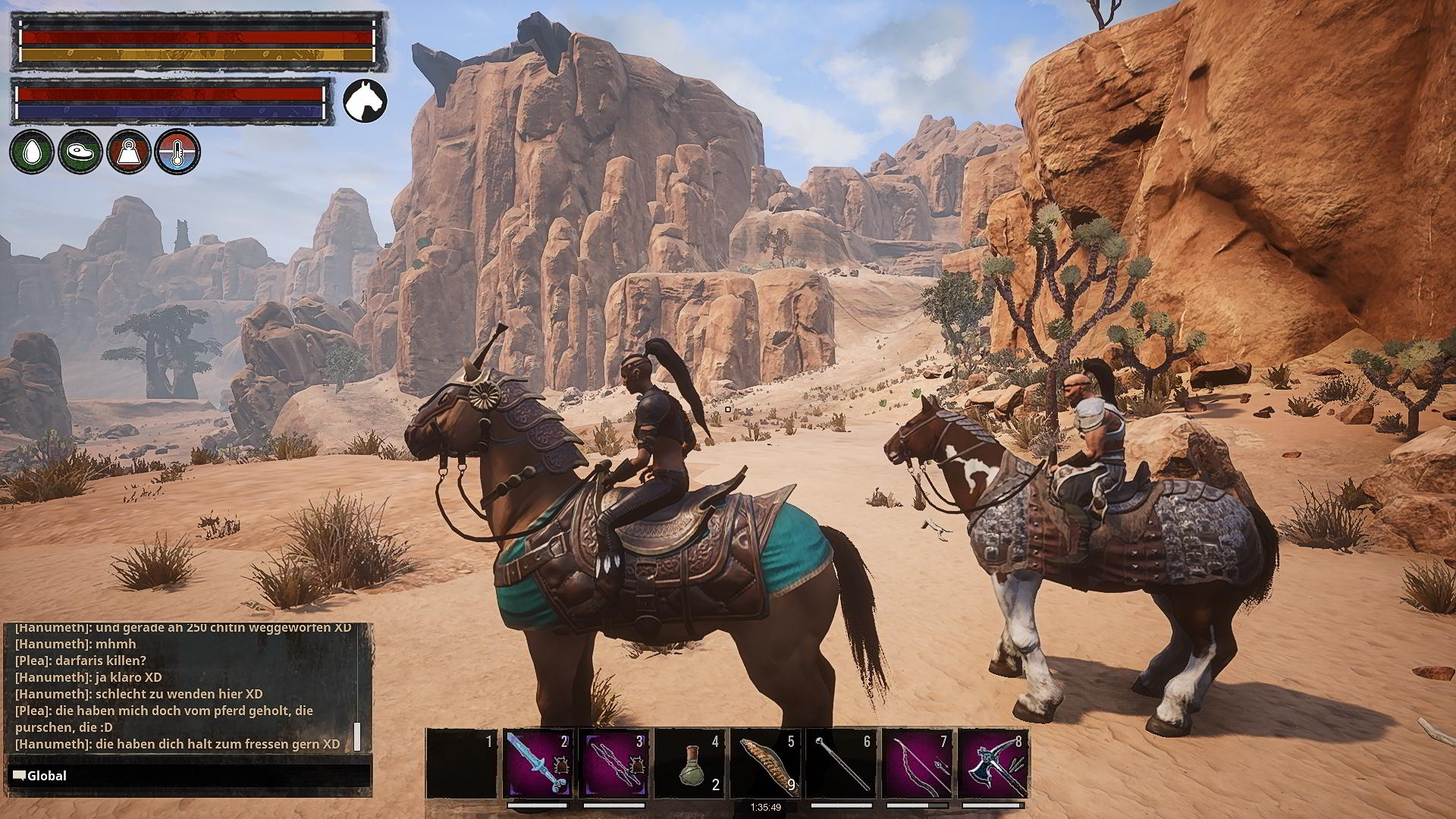Equip the battle axe in slot 8
The height and width of the screenshot is (819, 1456).
(x=994, y=763)
